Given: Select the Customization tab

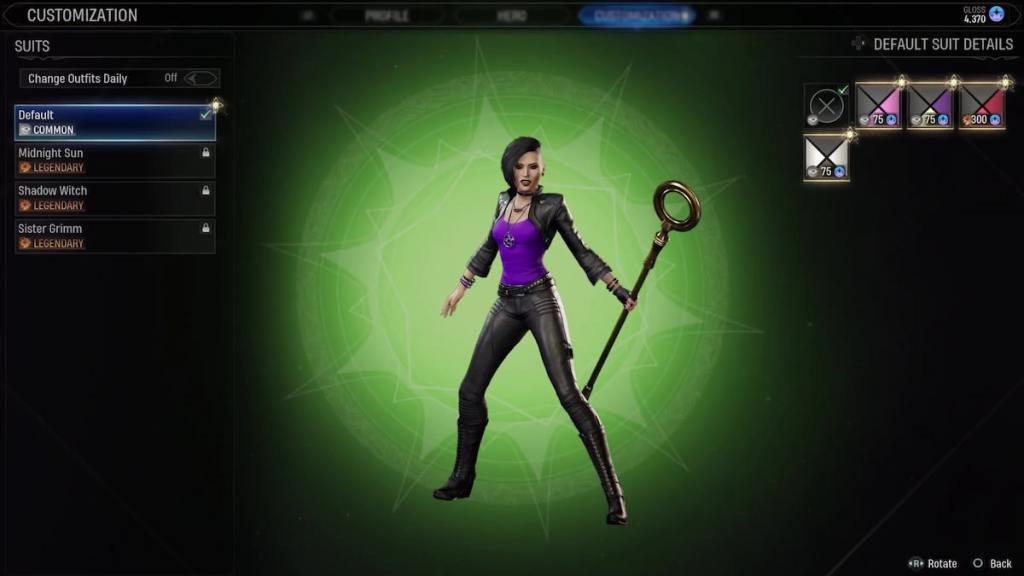Looking at the screenshot, I should (636, 16).
